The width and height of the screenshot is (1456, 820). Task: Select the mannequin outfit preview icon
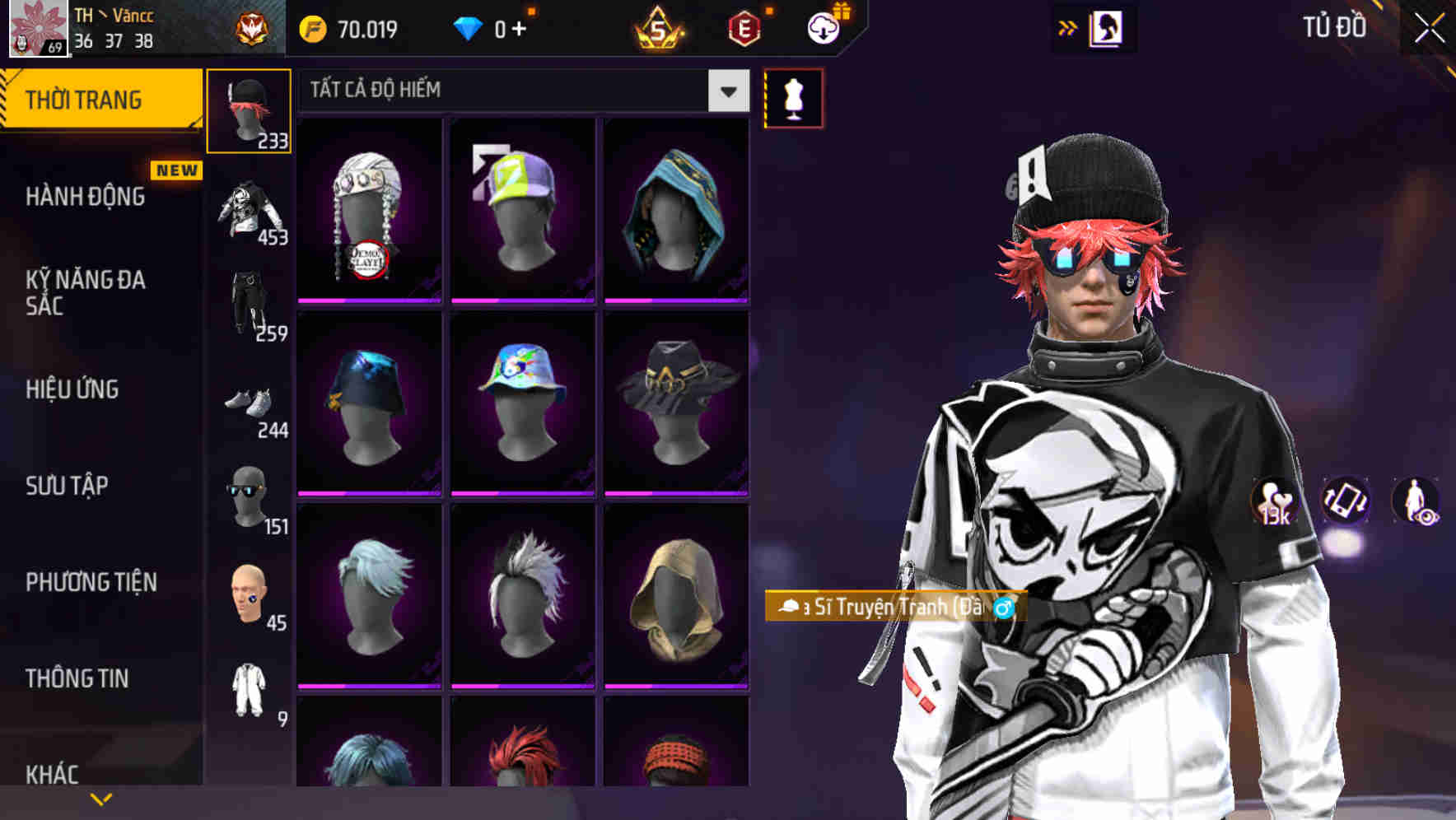click(x=793, y=97)
